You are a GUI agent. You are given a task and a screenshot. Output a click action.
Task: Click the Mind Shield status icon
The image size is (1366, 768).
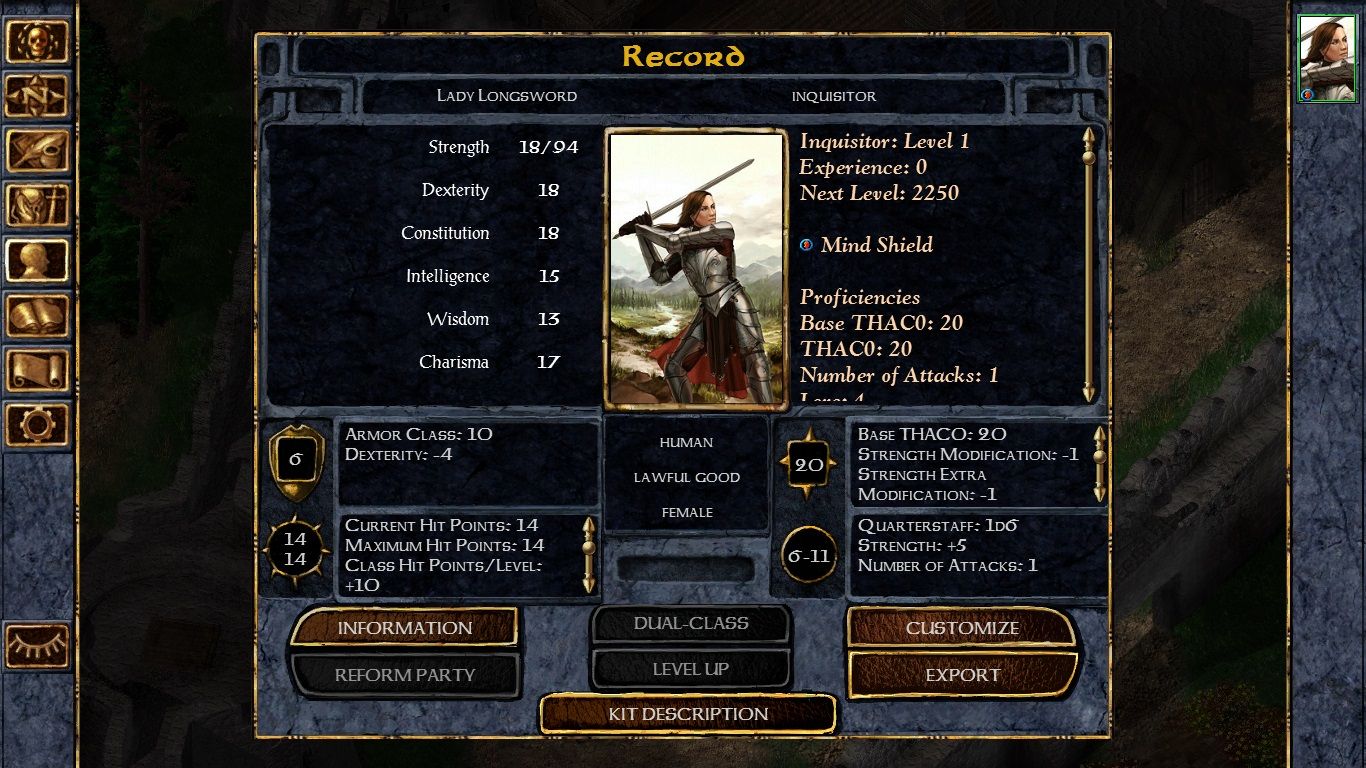[x=806, y=243]
